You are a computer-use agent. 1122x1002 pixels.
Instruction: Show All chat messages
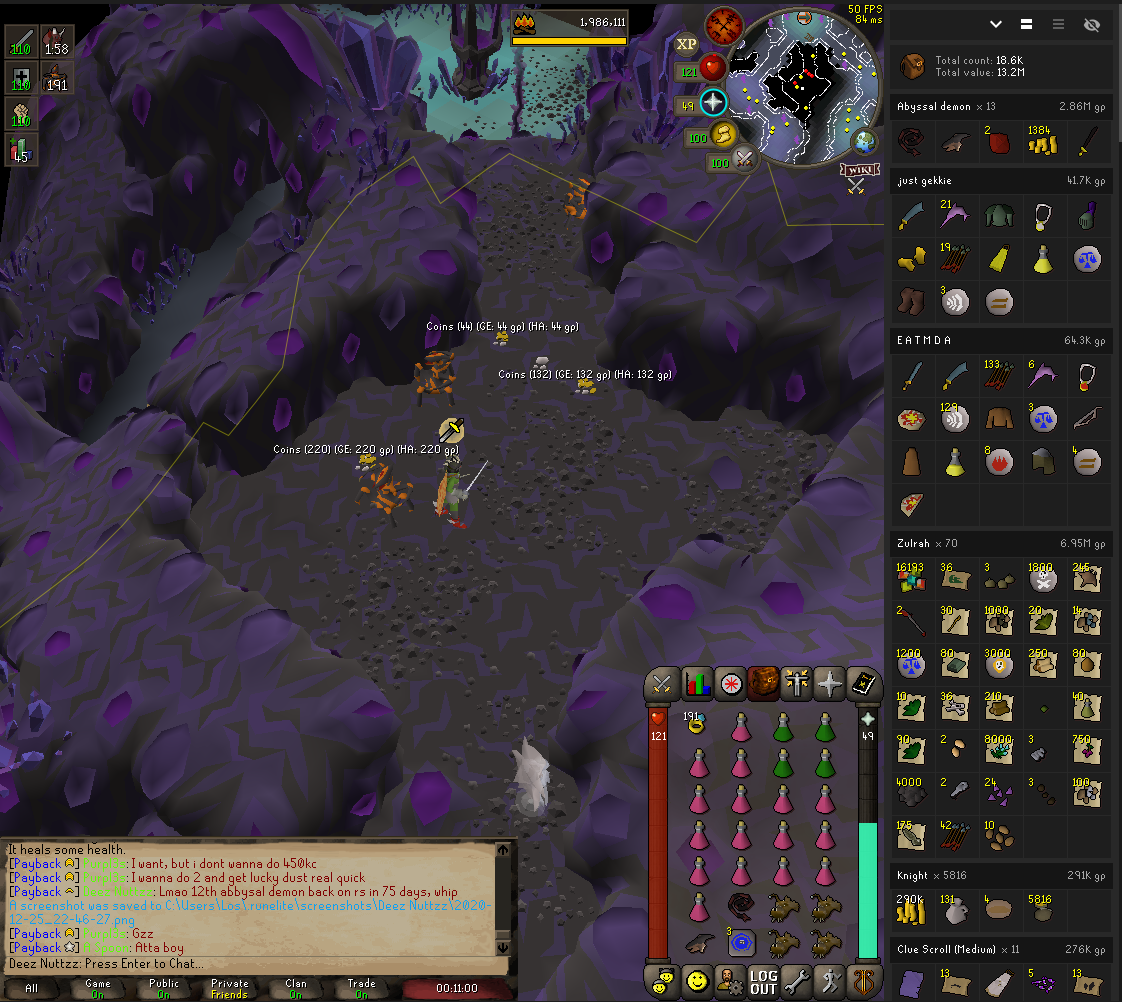pyautogui.click(x=32, y=988)
